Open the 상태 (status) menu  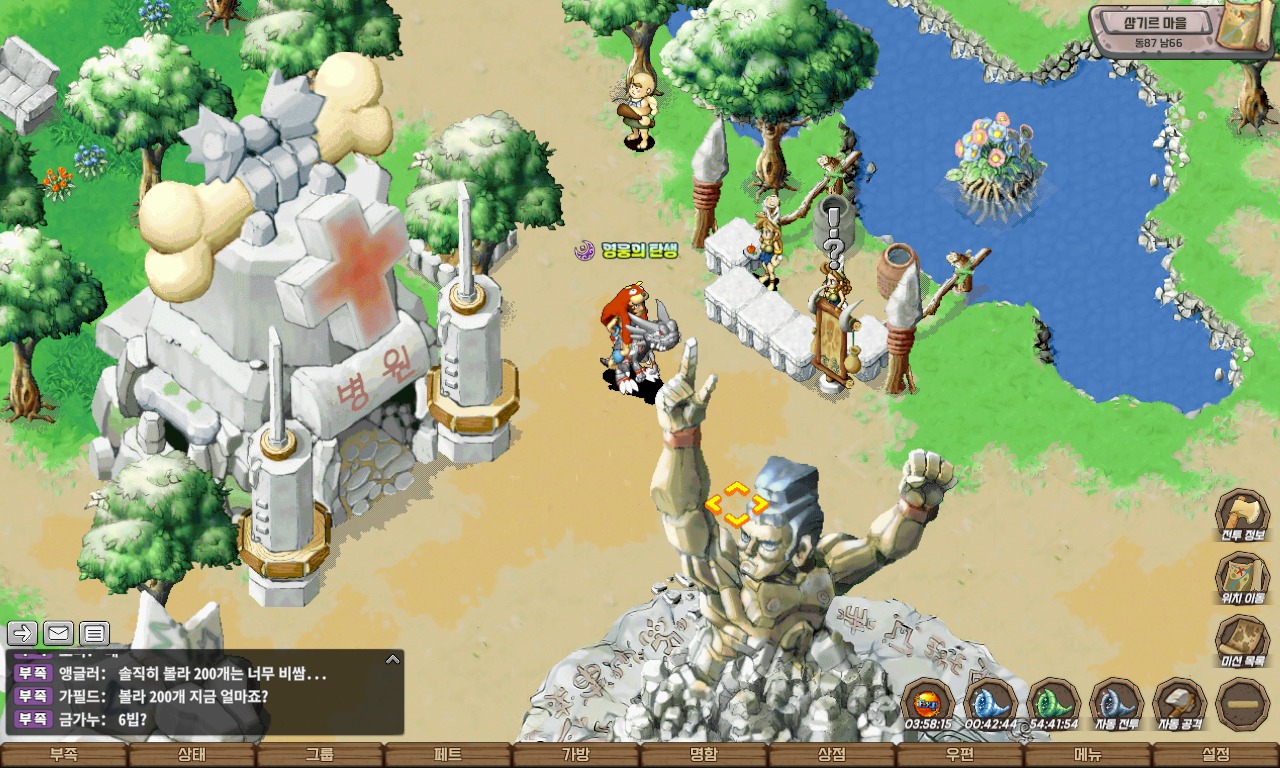coord(192,755)
